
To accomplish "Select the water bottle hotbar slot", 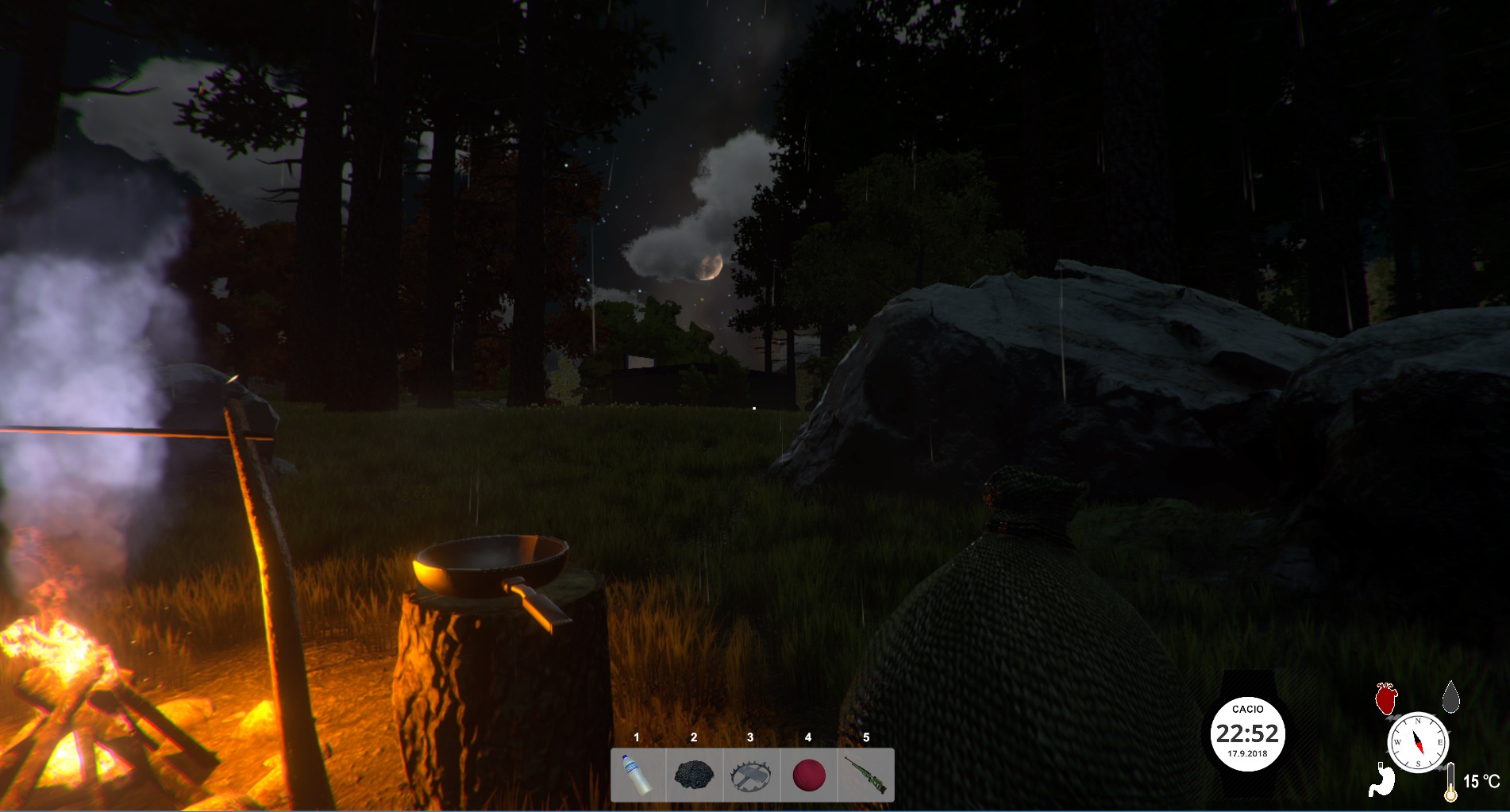I will 638,775.
